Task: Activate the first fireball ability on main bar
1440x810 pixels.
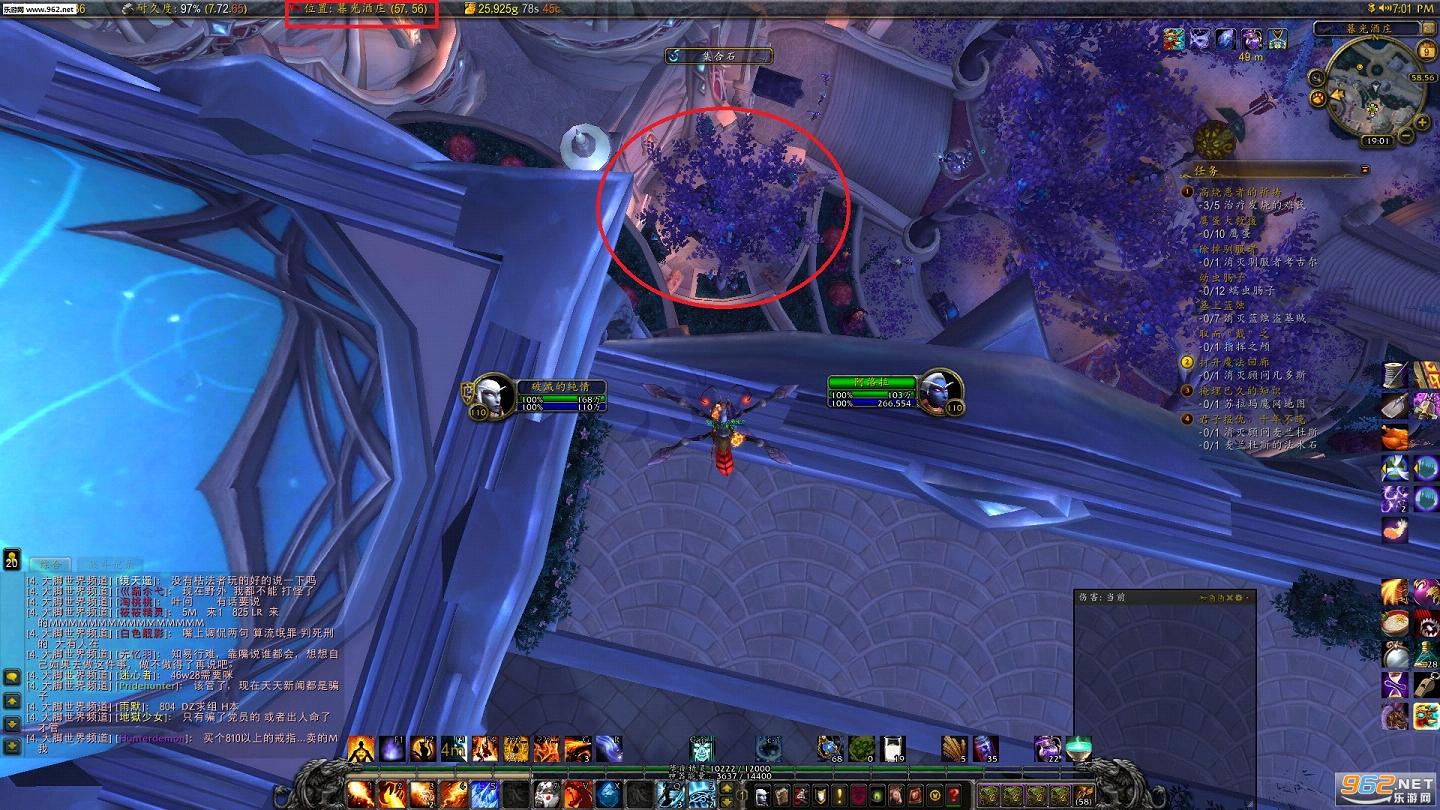Action: [361, 795]
